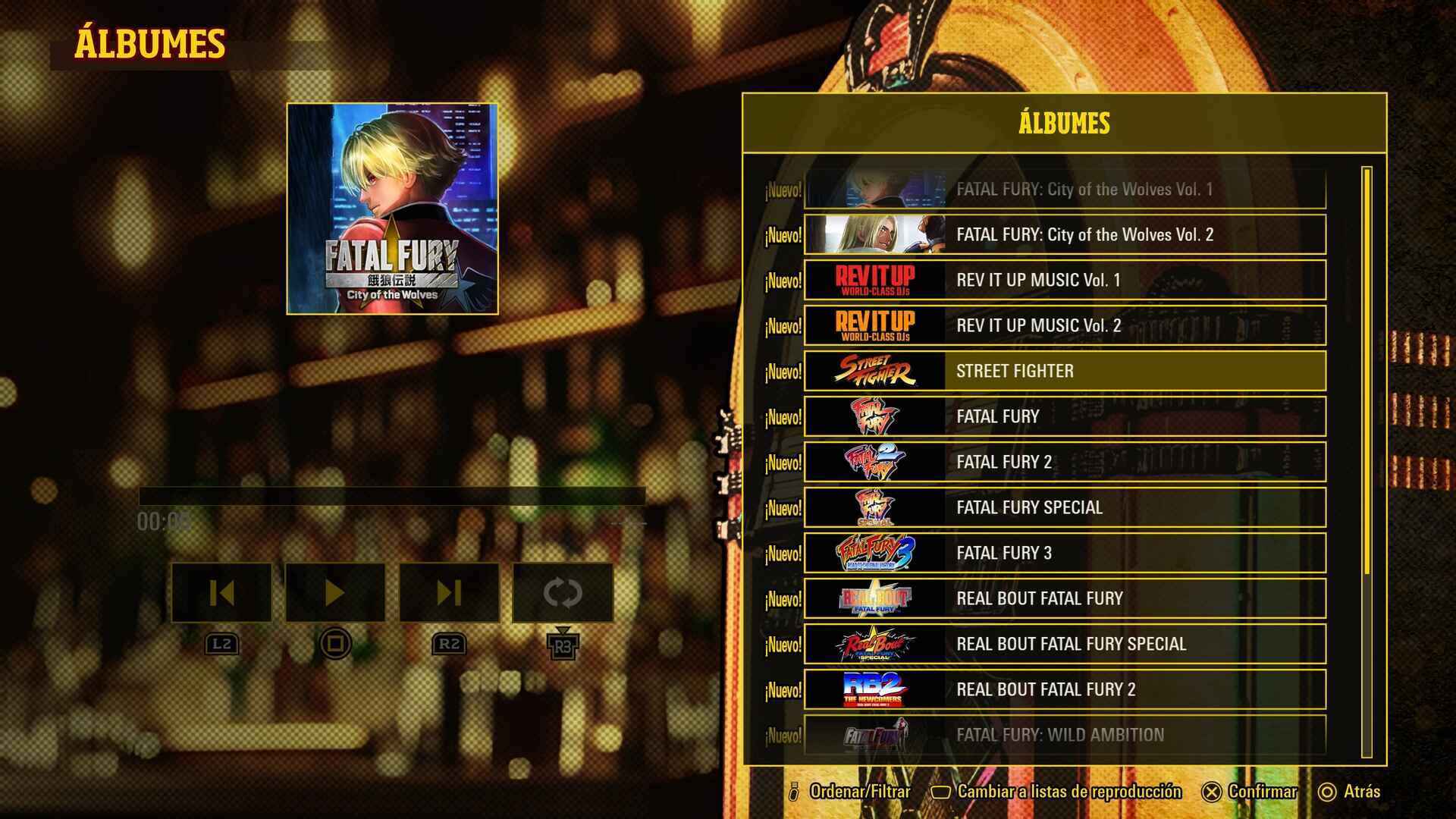Screen dimensions: 1456x819
Task: Toggle the repeat loop button
Action: pos(563,592)
